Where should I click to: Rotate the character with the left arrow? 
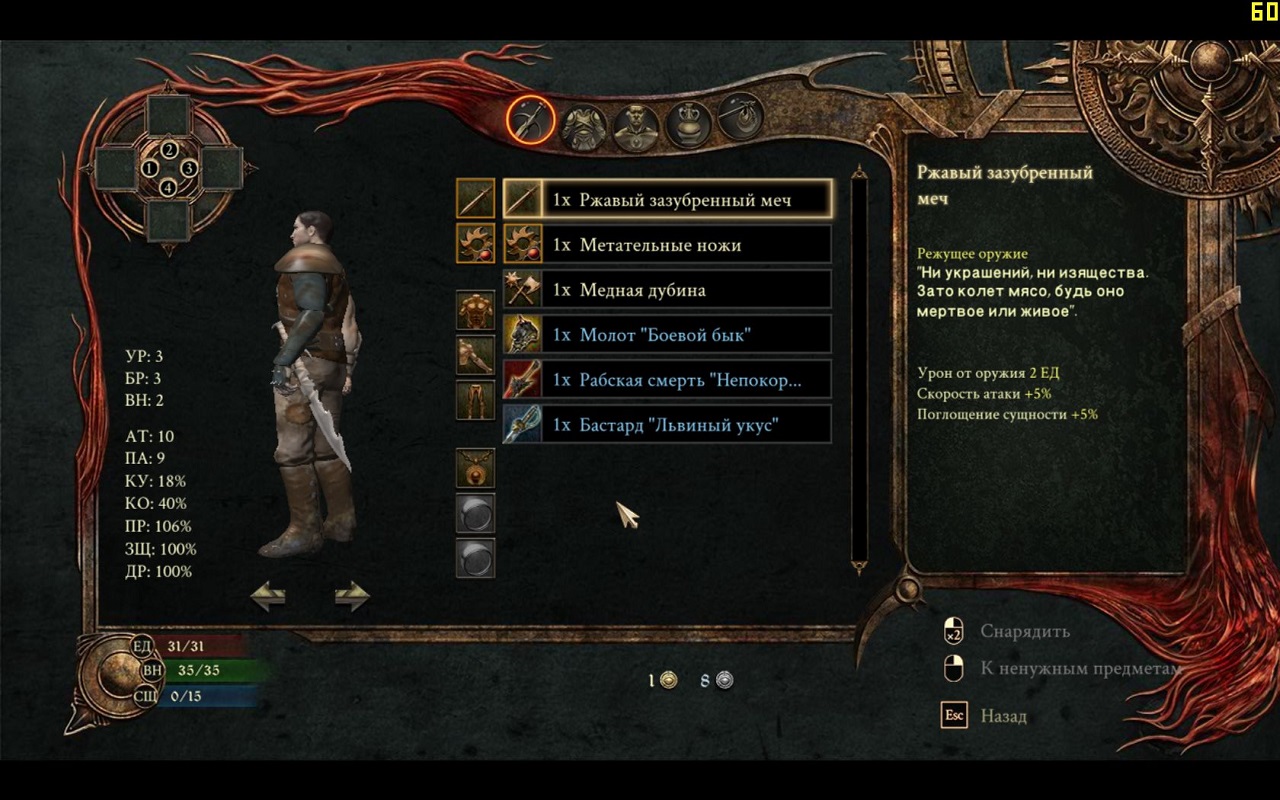tap(268, 597)
